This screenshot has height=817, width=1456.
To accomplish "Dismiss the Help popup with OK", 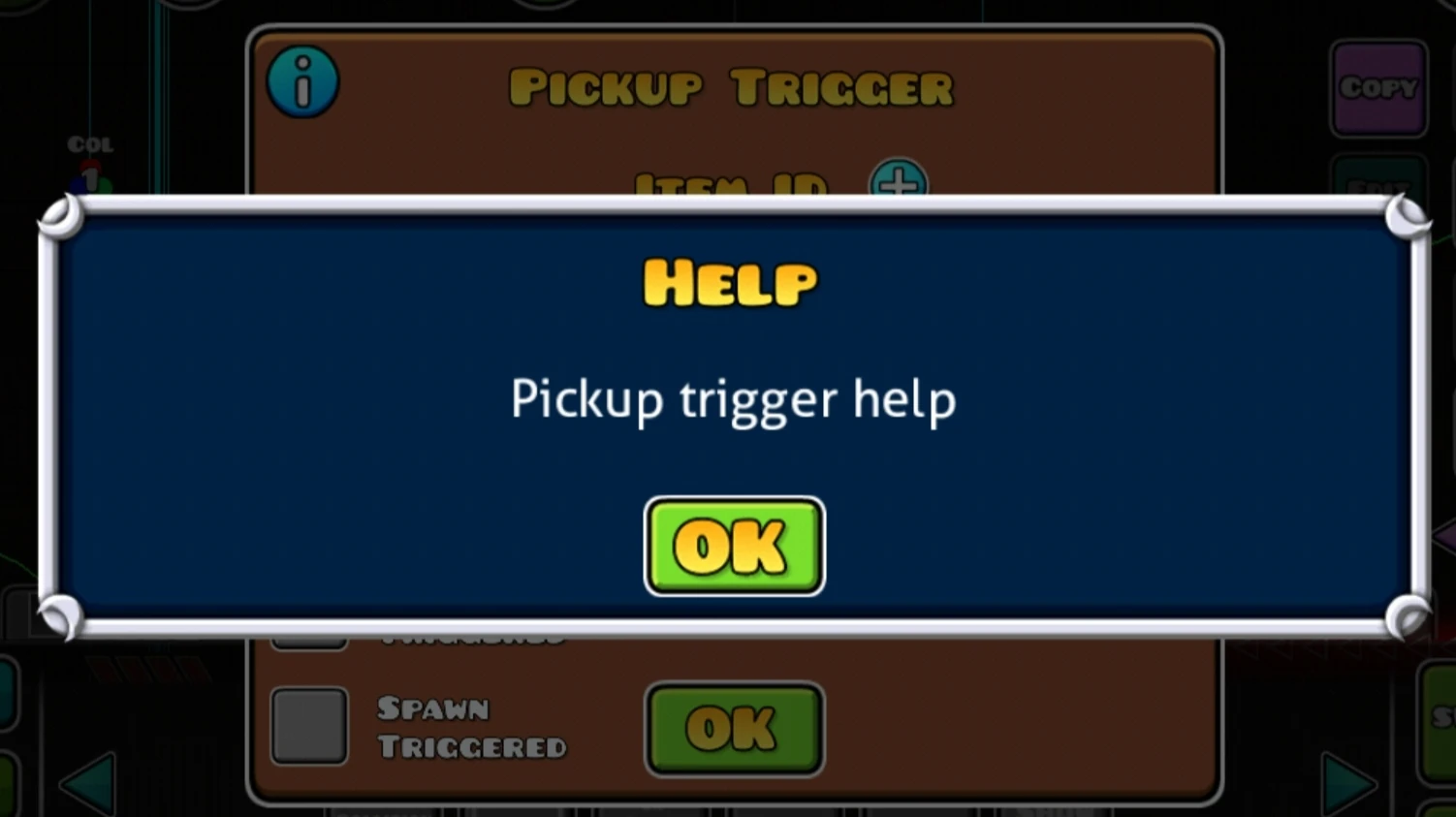I will [x=734, y=545].
